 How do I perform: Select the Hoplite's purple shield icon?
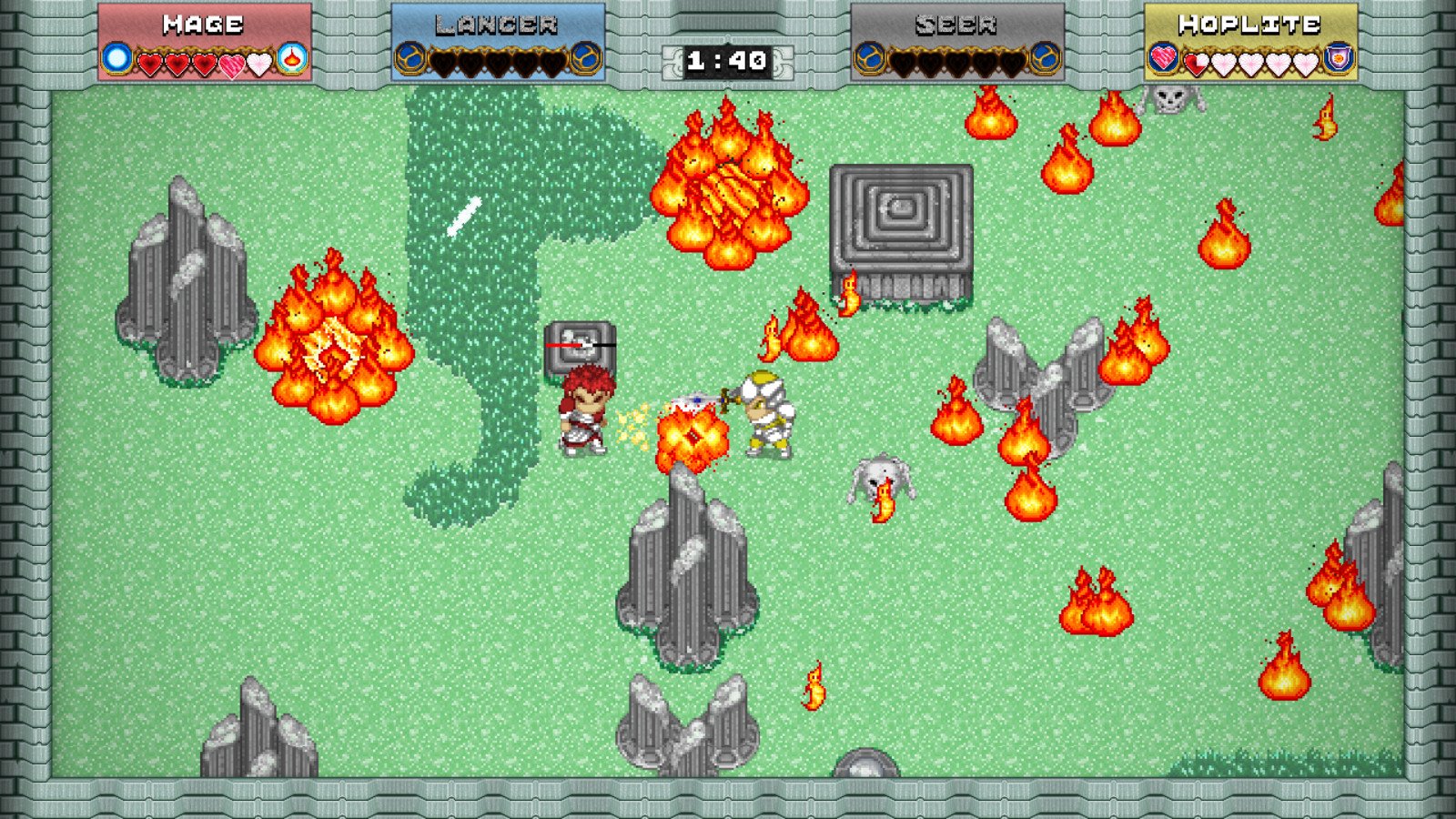coord(1338,59)
